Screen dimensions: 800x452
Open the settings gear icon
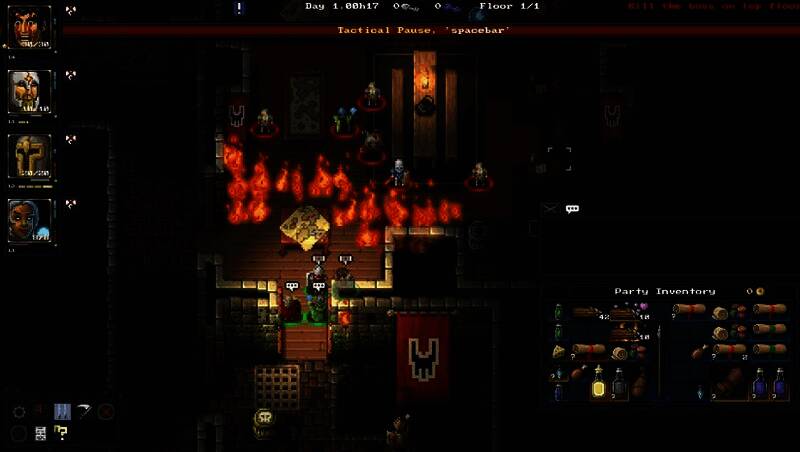point(19,411)
